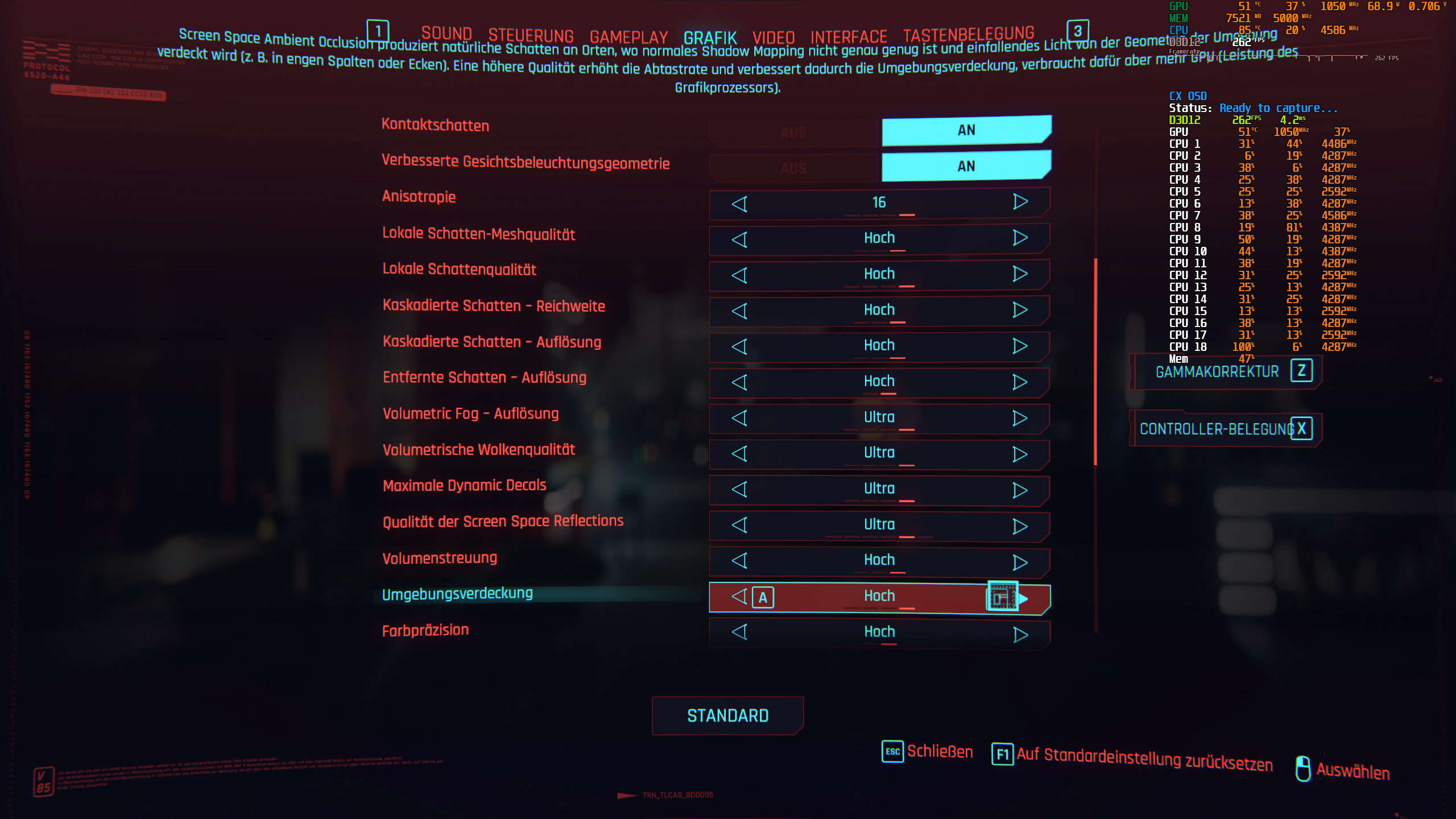
Task: Switch Verbesserte Gesichtsbeleuchtungsgeometrie to AUS
Action: click(792, 167)
